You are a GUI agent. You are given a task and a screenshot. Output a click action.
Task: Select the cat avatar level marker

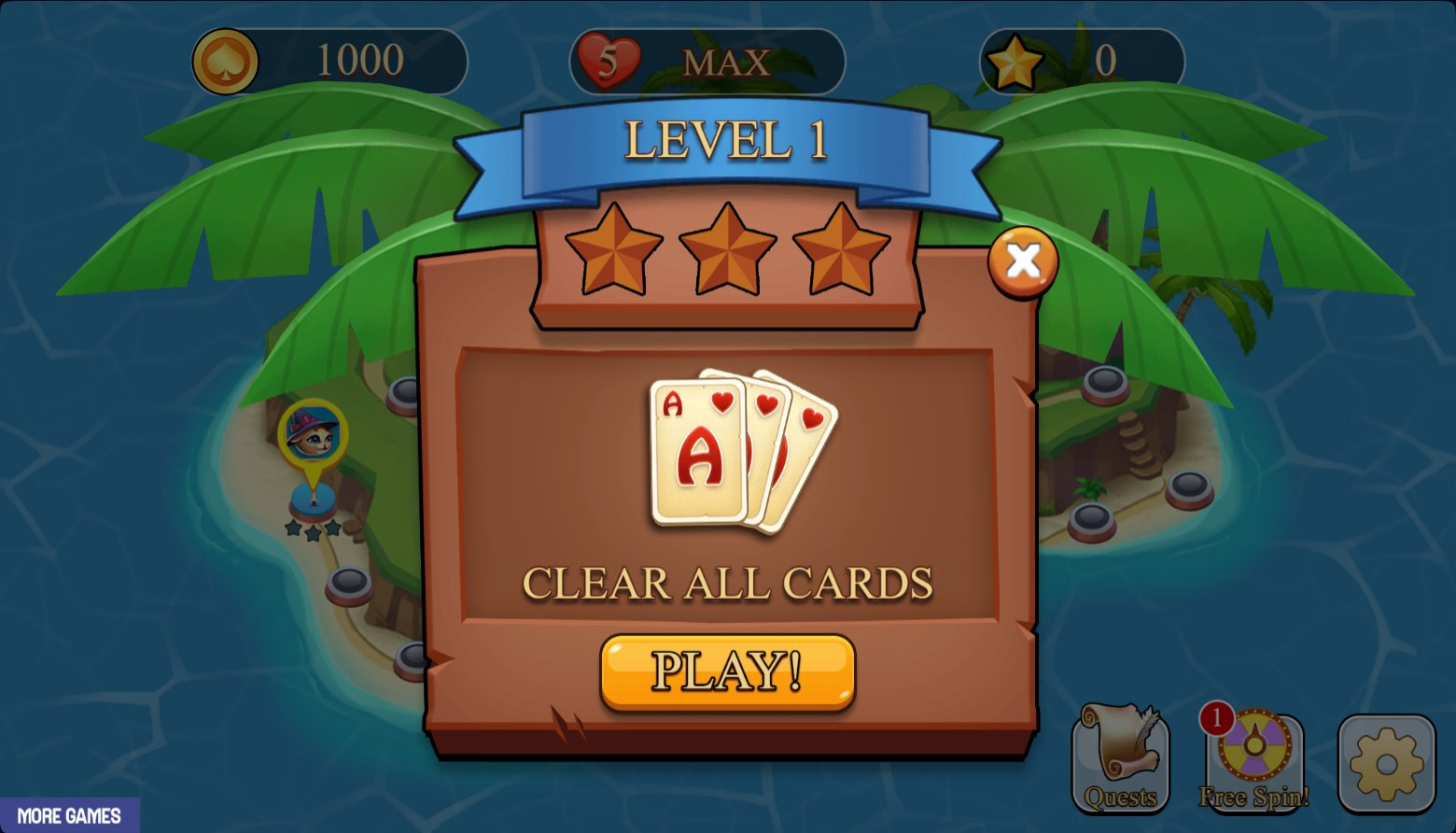[x=313, y=433]
